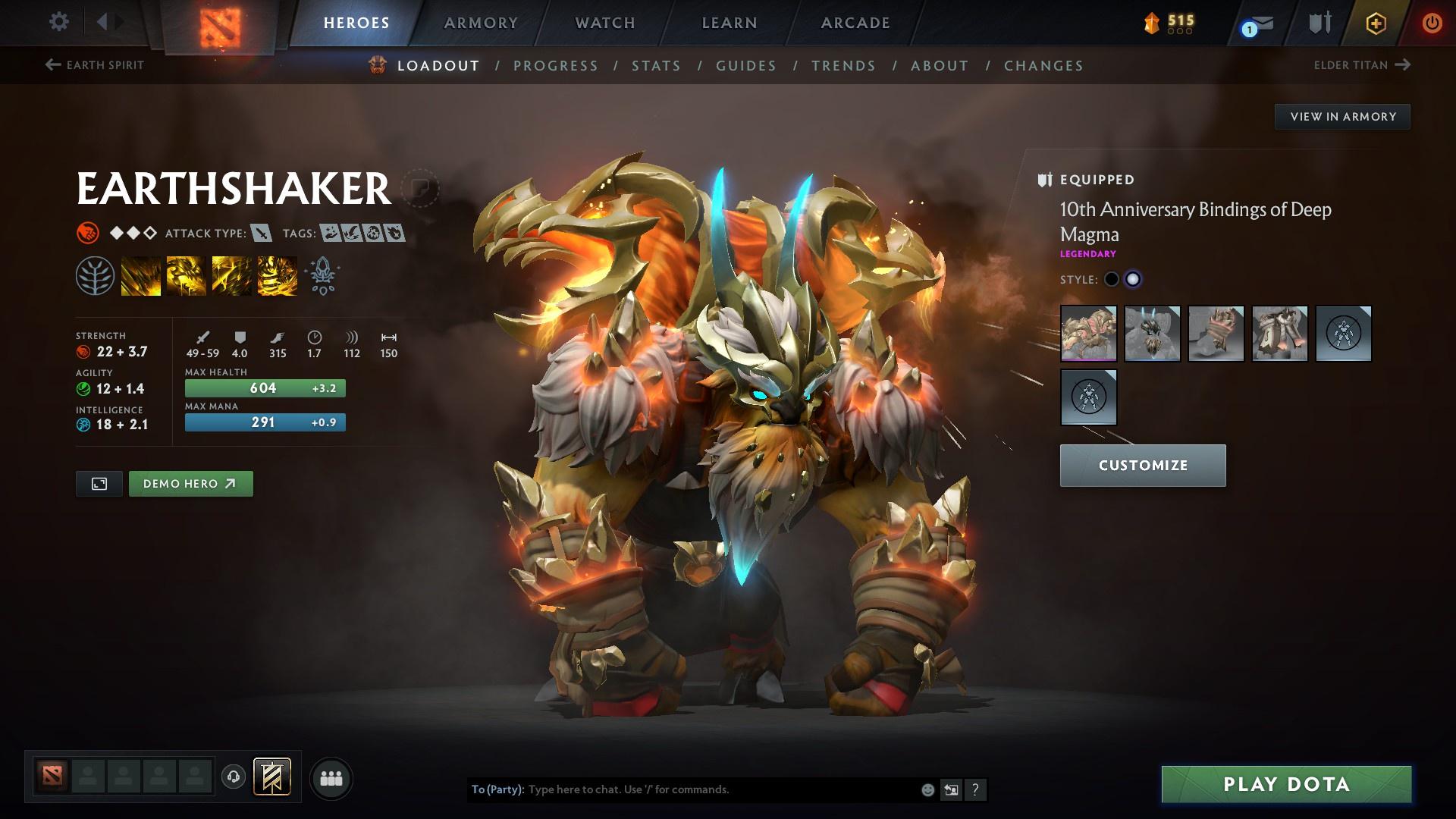Switch to the ARMORY tab
Screen dimensions: 1456x819
(481, 22)
